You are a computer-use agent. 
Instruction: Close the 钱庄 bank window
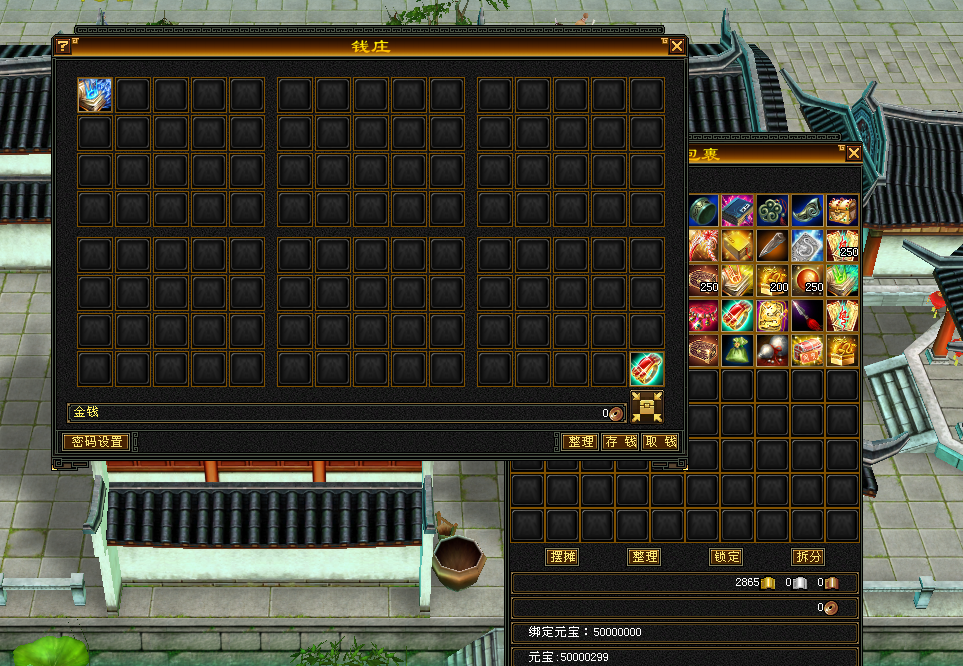(x=677, y=46)
